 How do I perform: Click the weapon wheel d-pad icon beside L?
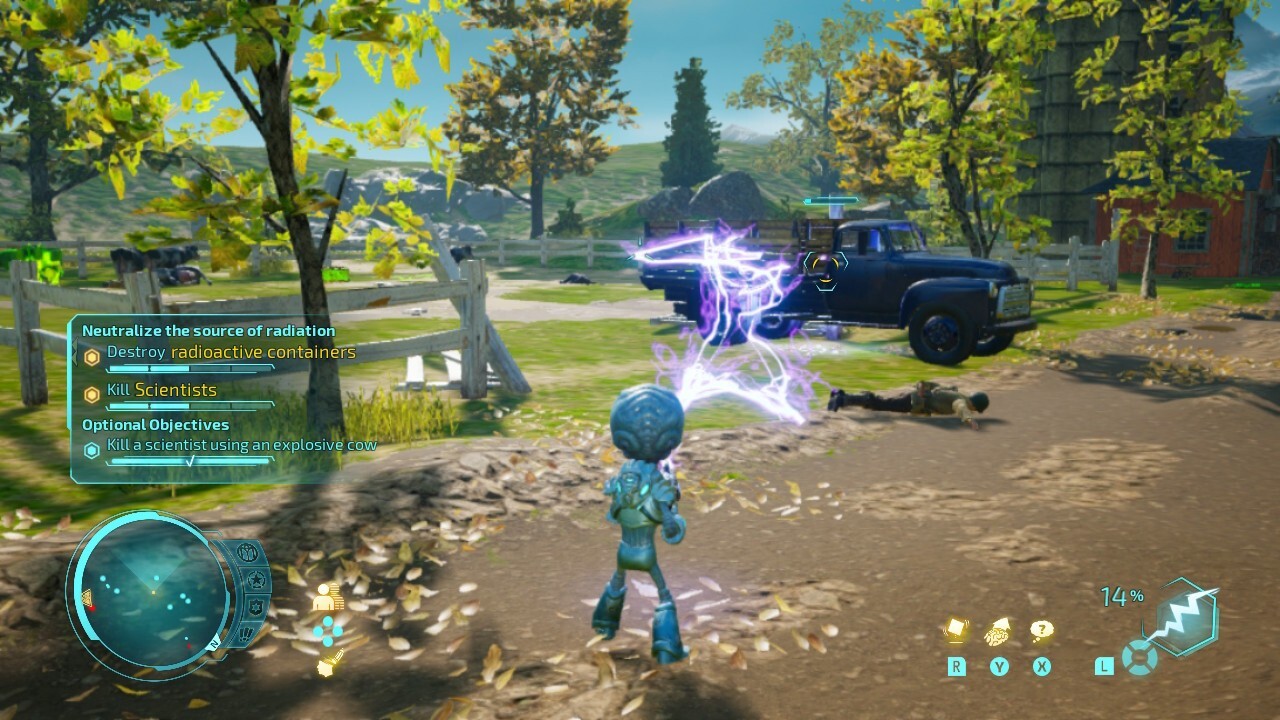coord(1140,656)
